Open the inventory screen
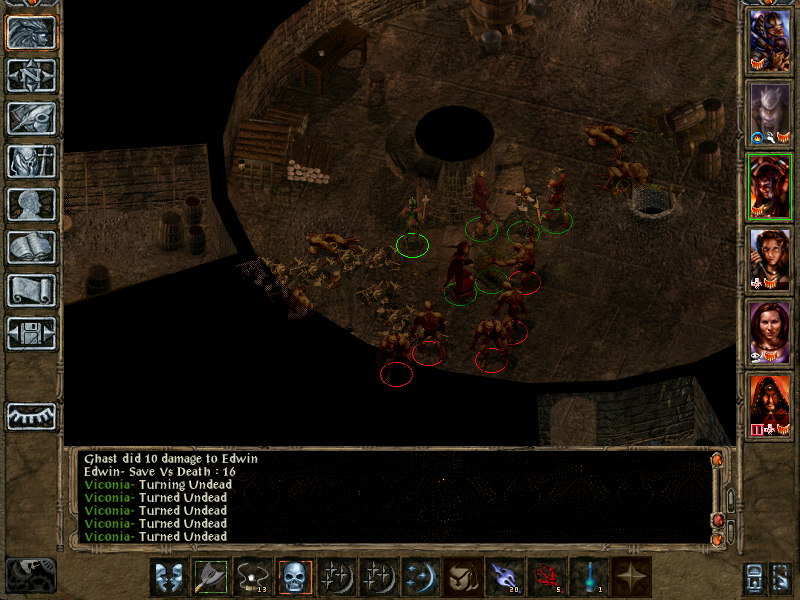The width and height of the screenshot is (800, 600). [32, 161]
